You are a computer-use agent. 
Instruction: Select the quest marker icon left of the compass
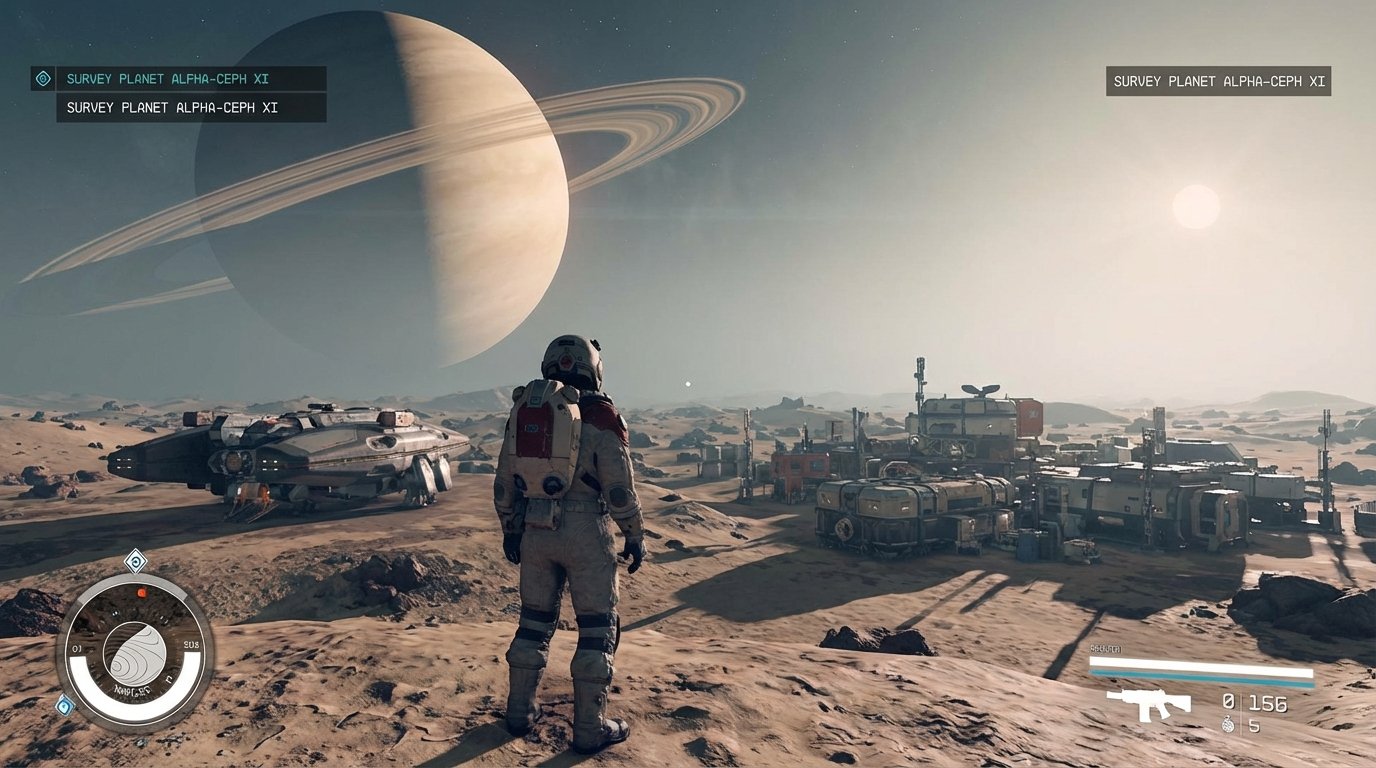pos(64,705)
